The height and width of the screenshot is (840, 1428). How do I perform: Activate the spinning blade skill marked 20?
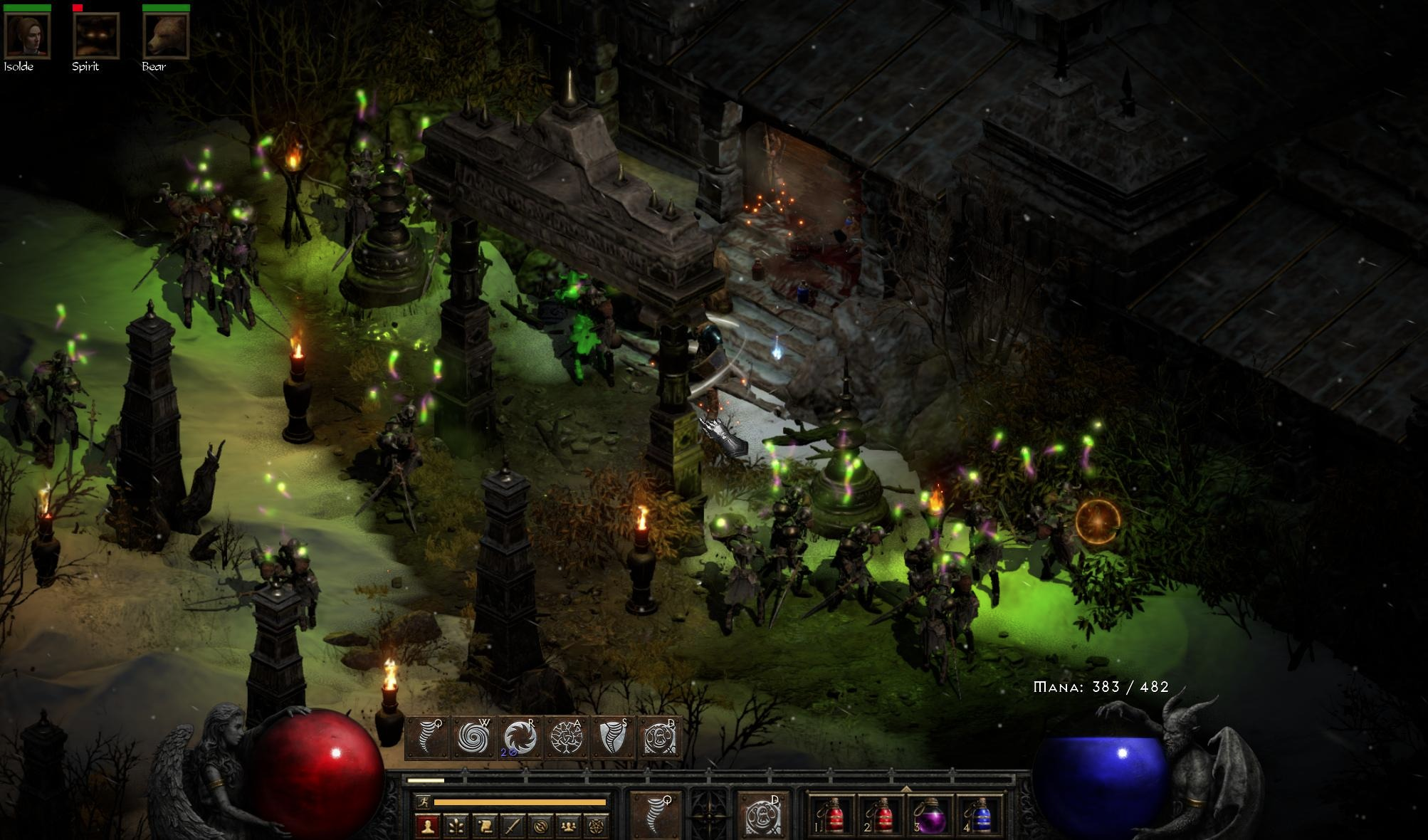click(x=520, y=737)
